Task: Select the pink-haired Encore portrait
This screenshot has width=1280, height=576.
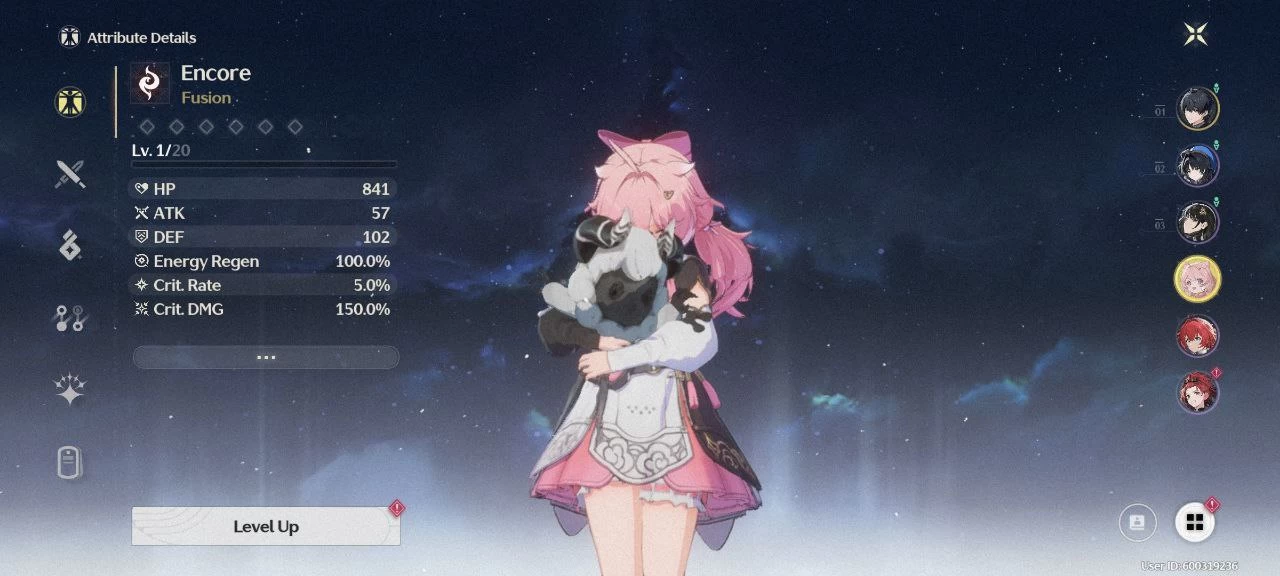Action: (x=1197, y=279)
